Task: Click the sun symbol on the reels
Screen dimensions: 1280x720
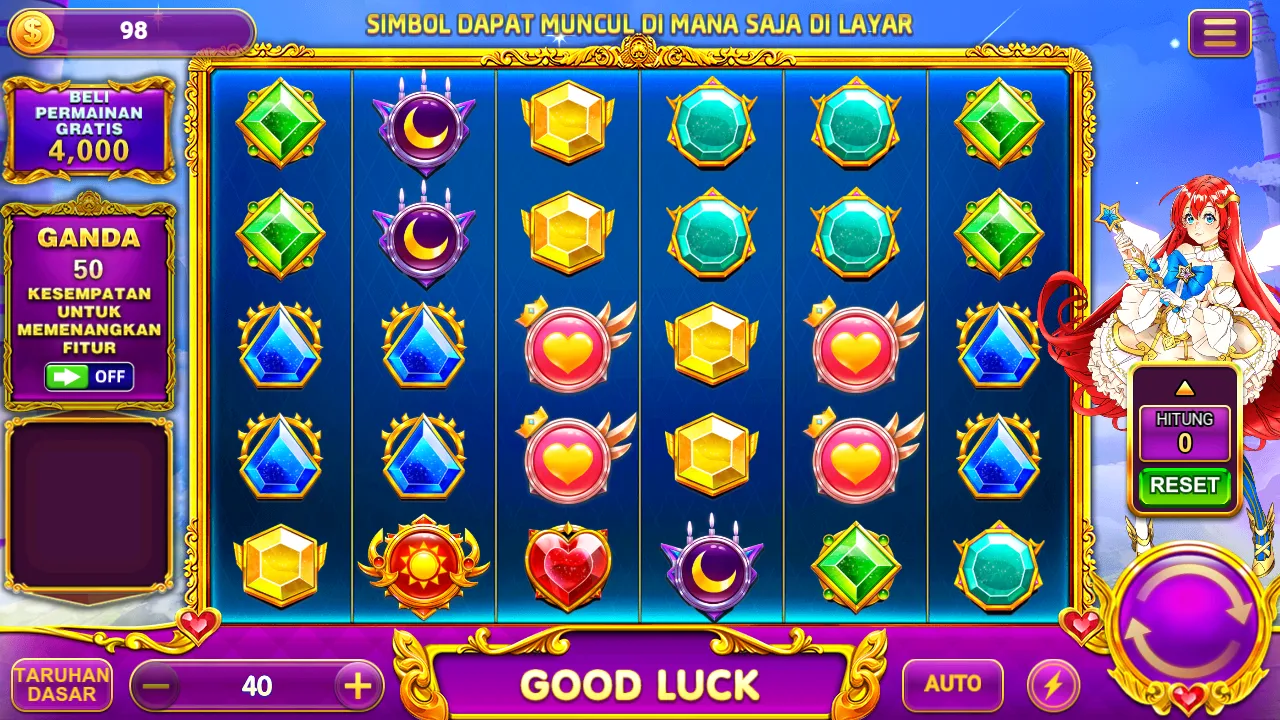Action: tap(424, 565)
